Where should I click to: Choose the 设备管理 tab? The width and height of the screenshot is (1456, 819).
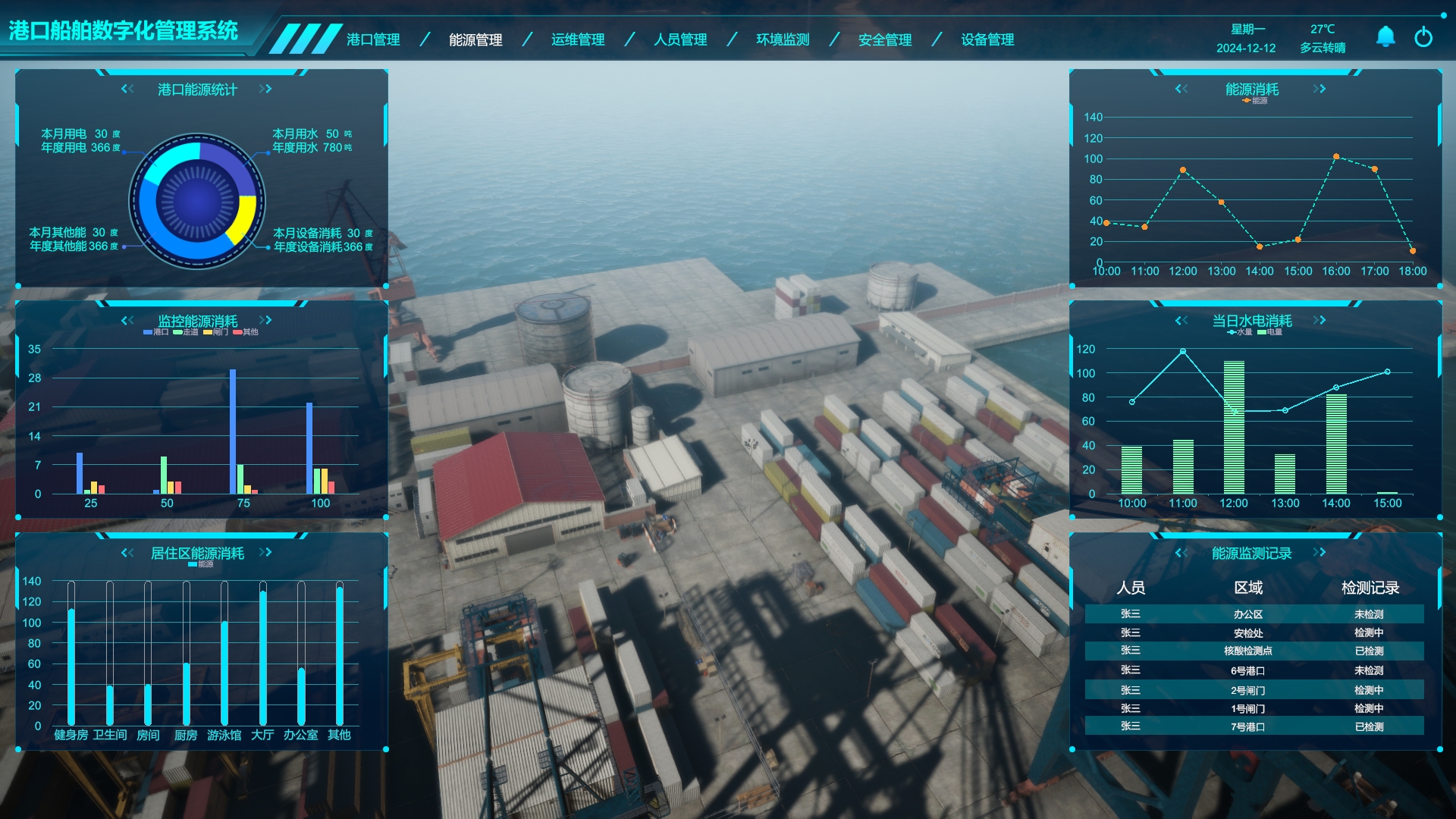987,39
